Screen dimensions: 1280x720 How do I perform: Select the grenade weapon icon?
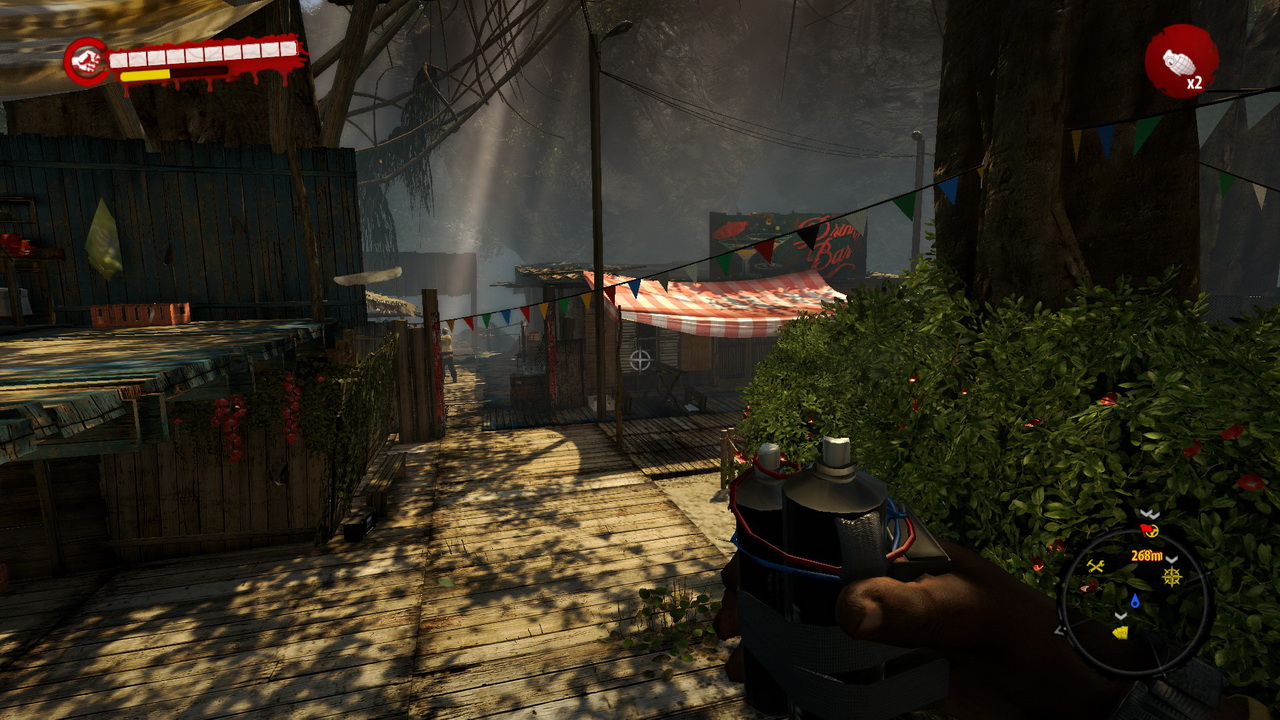[x=1180, y=61]
